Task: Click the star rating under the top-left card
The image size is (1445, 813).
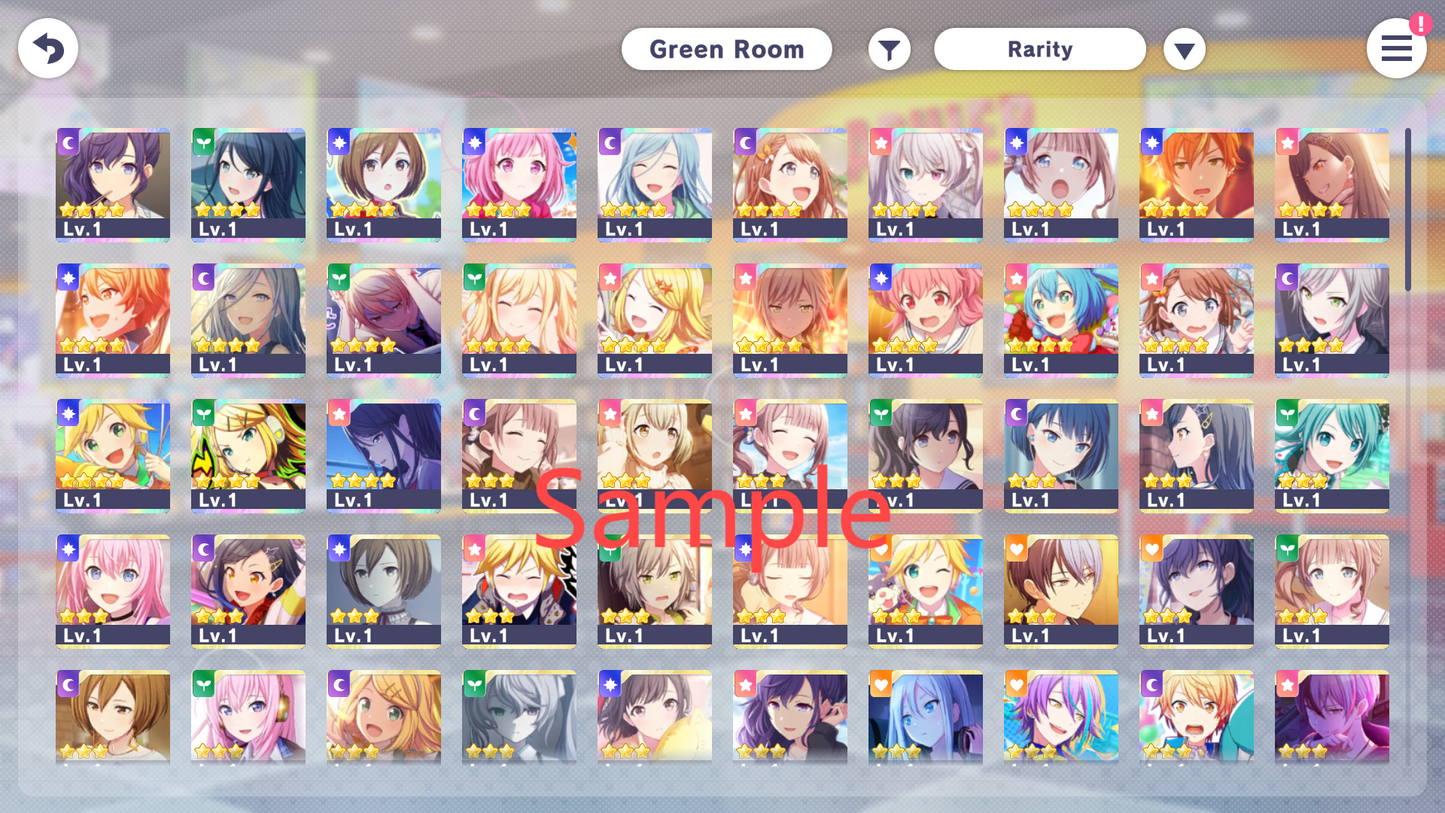Action: [x=89, y=209]
